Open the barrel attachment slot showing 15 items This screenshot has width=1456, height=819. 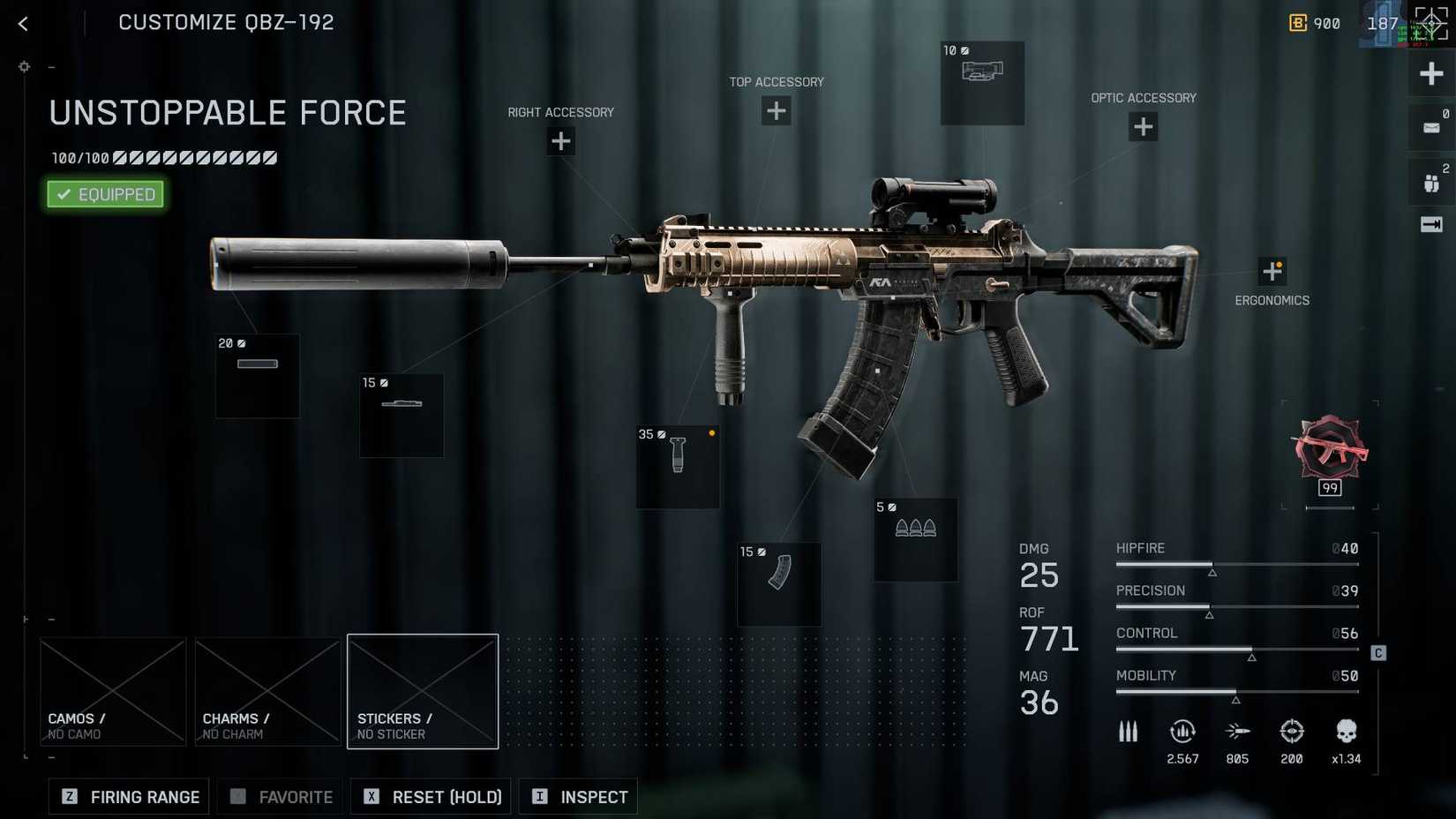tap(401, 415)
